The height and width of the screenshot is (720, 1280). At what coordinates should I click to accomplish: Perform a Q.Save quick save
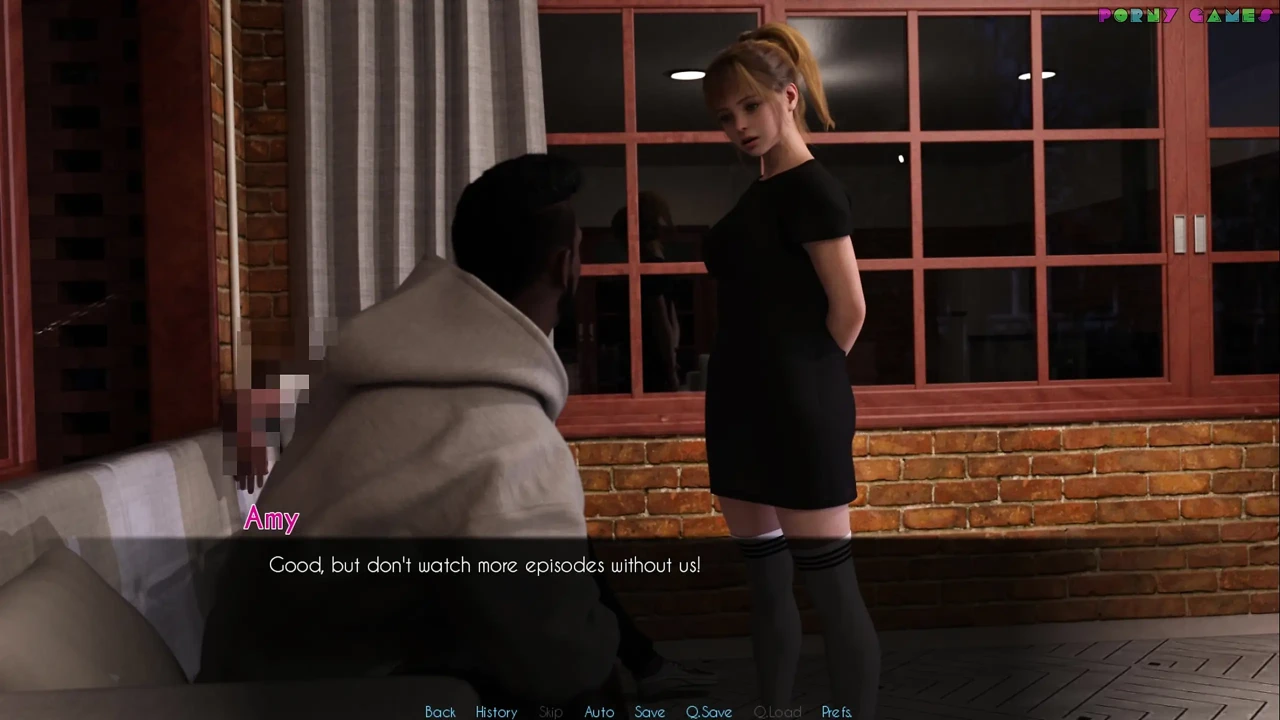pos(708,711)
